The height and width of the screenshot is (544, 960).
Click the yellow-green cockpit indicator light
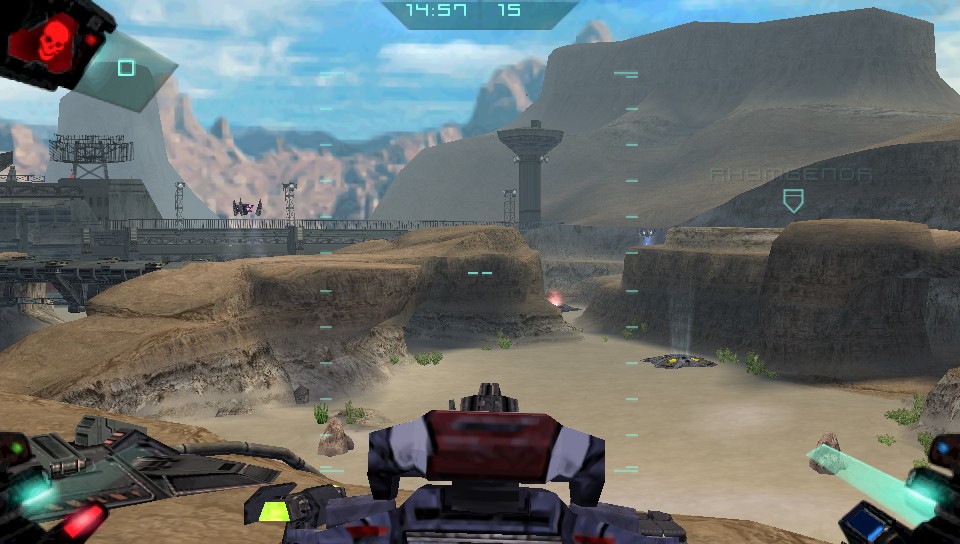(275, 510)
